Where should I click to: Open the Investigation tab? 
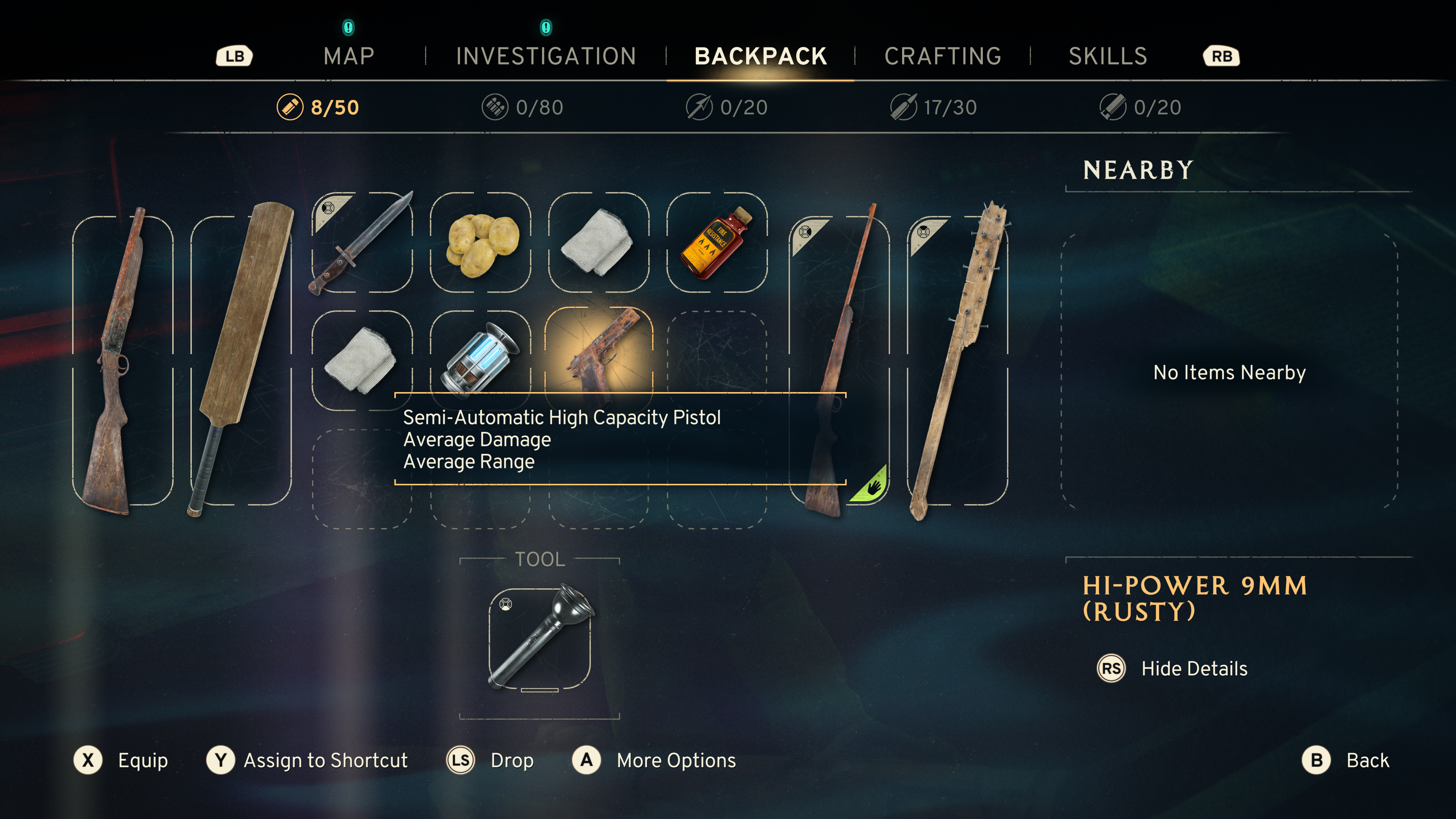546,56
